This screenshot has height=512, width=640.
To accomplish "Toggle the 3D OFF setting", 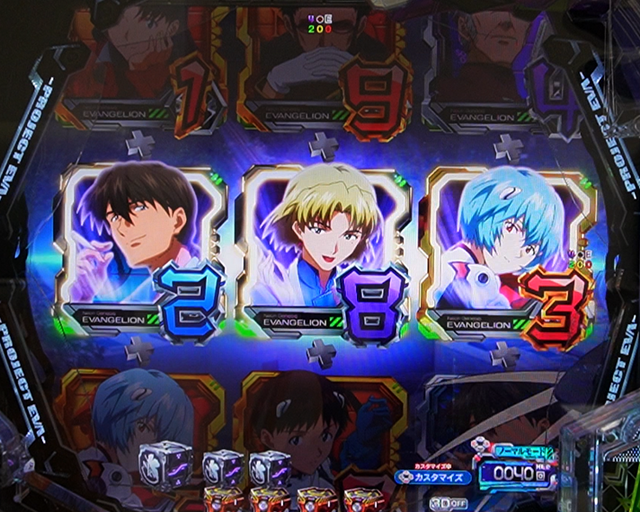I will click(x=443, y=502).
